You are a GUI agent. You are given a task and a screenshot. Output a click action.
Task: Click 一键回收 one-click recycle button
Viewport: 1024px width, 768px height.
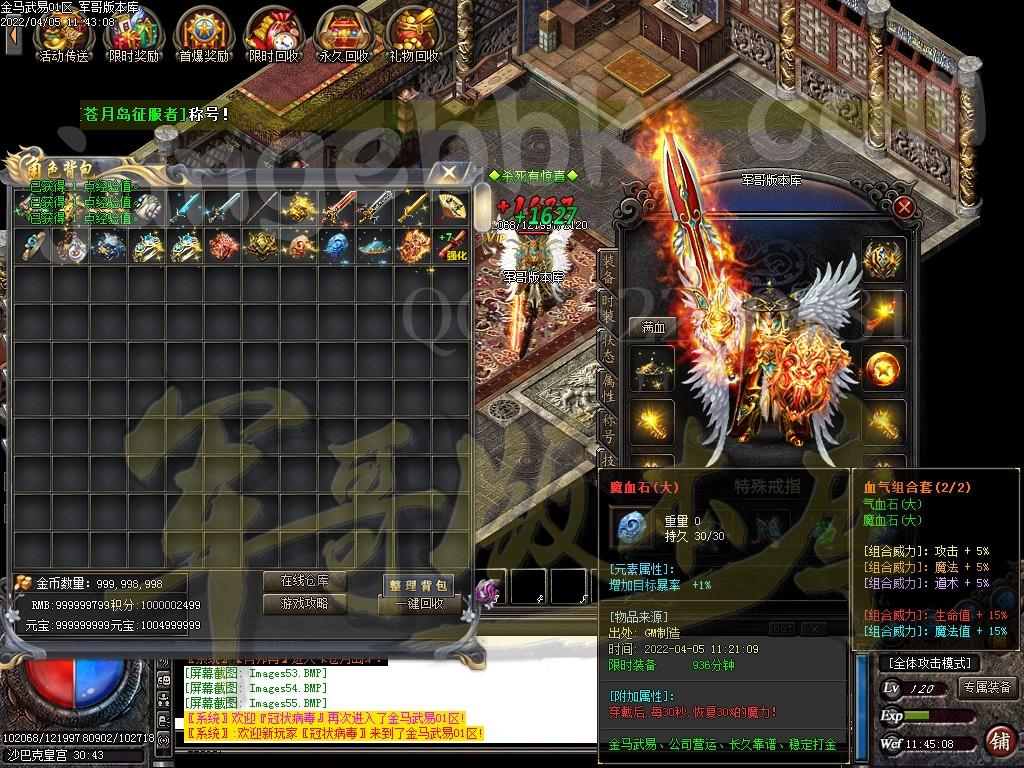pos(419,605)
